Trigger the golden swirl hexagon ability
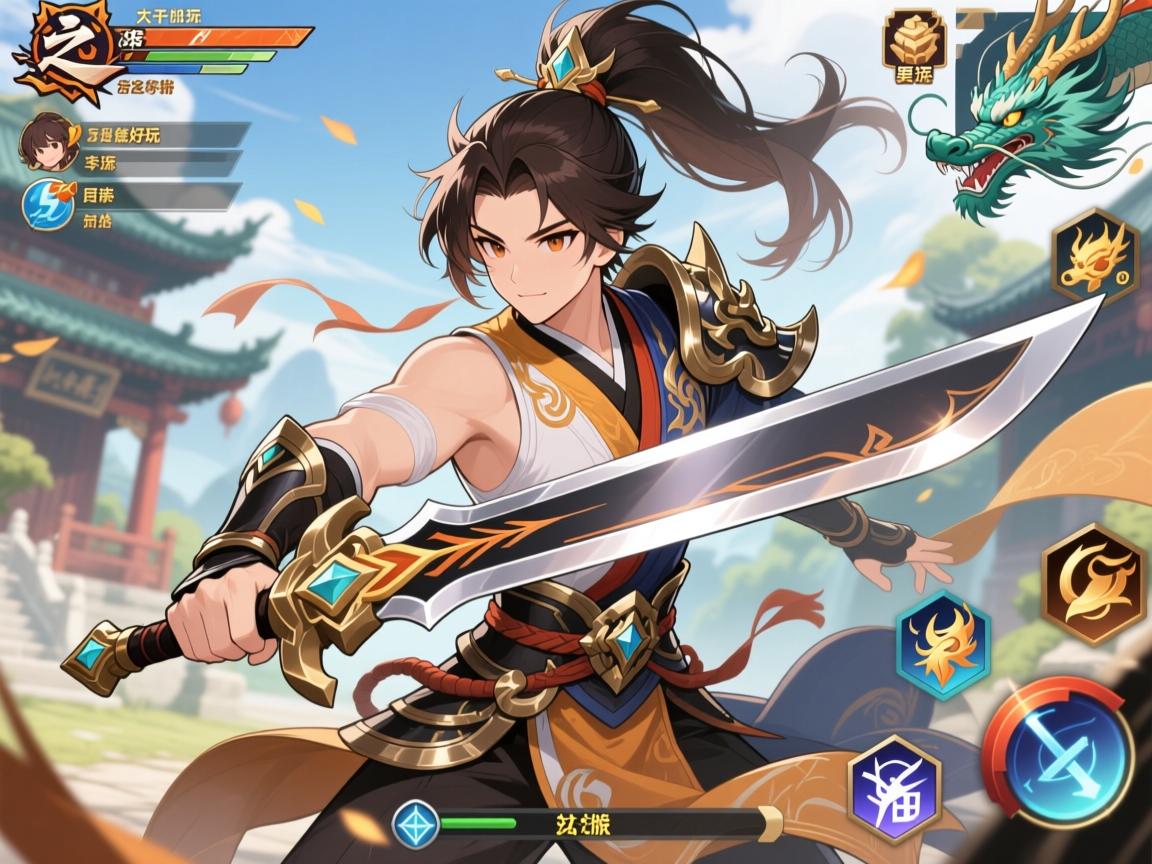Screen dimensions: 1152x864 (x=1092, y=583)
